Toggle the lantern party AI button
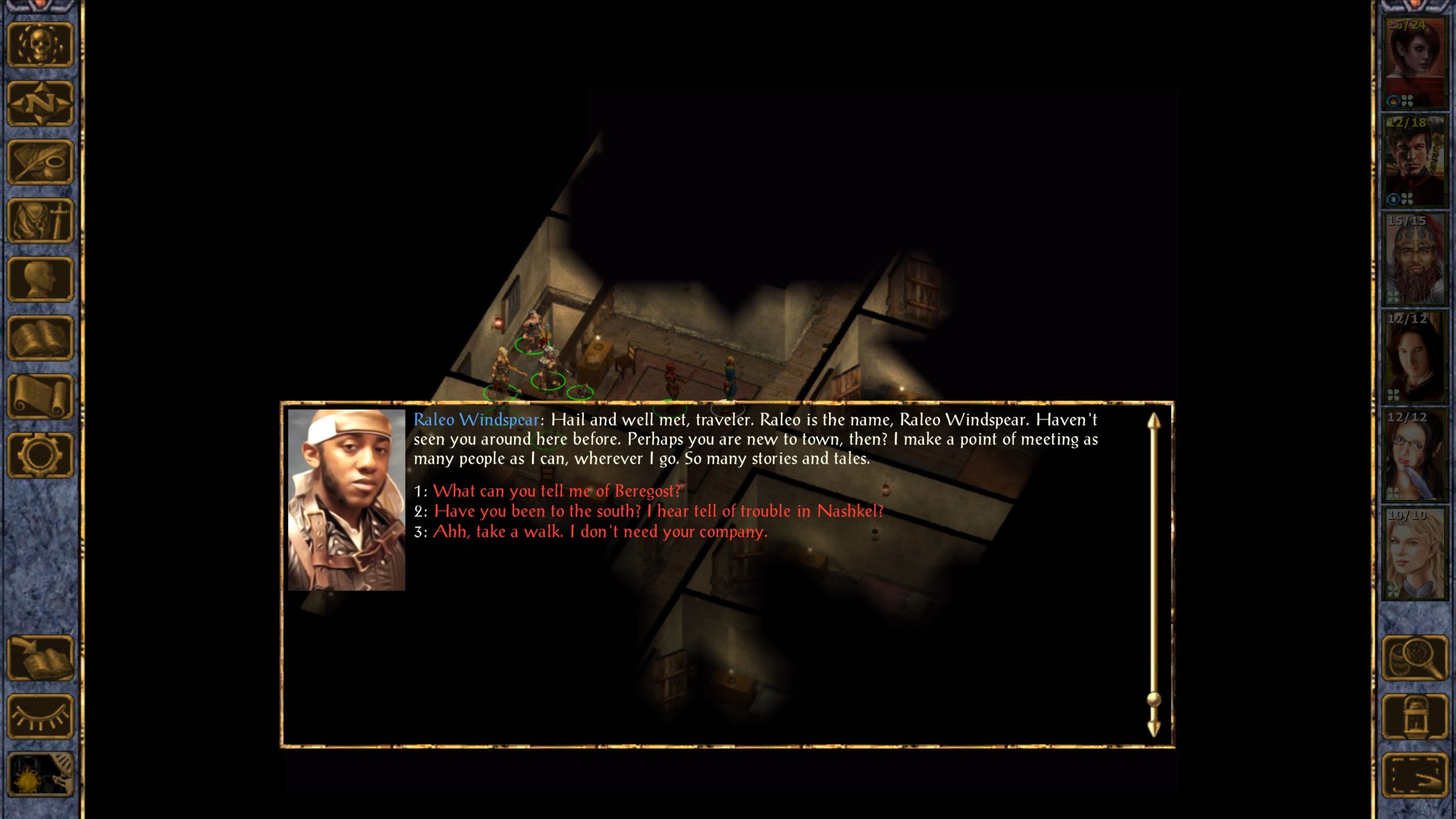The image size is (1456, 819). (x=1414, y=717)
